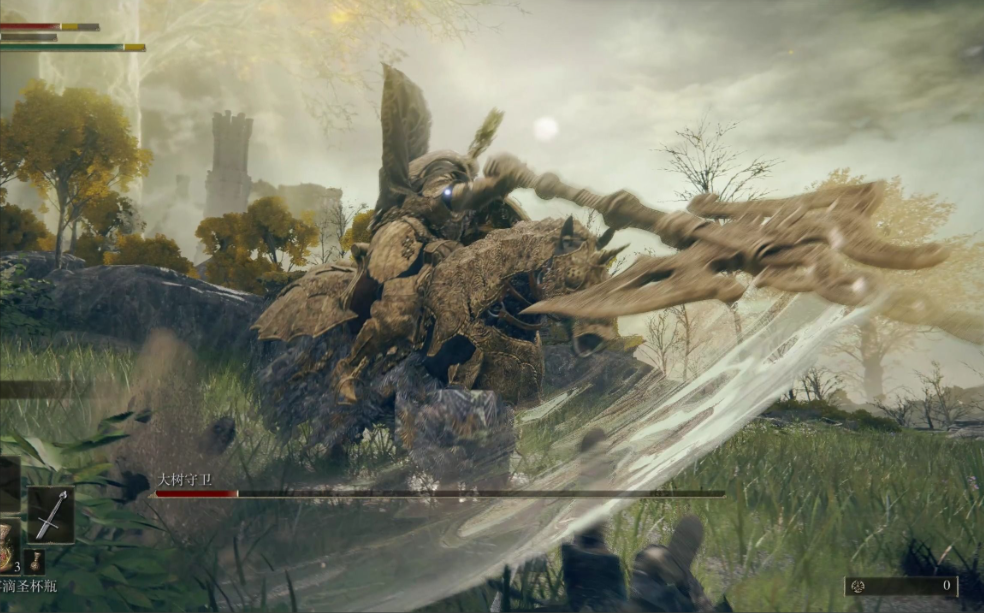Select the equipped sword weapon slot

click(50, 514)
